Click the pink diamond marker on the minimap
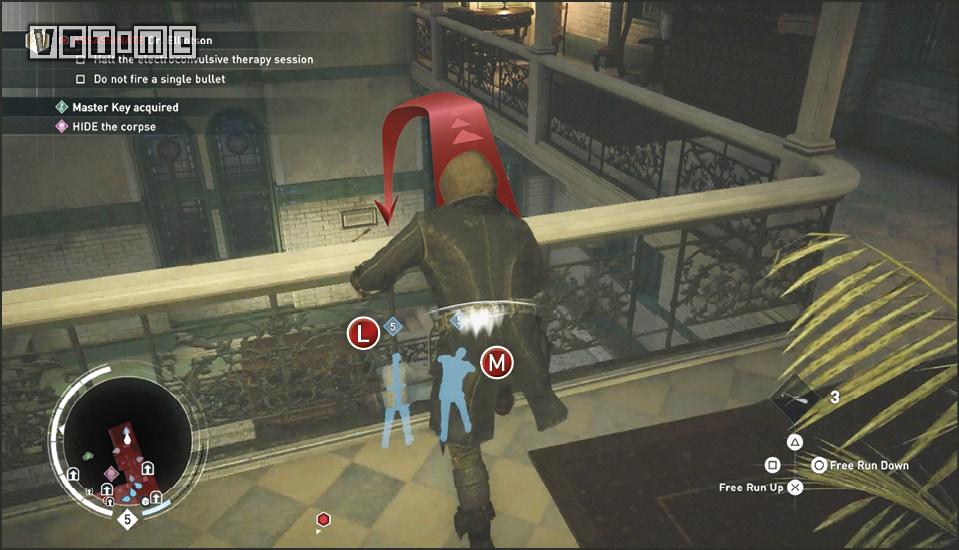This screenshot has height=550, width=959. pyautogui.click(x=111, y=472)
